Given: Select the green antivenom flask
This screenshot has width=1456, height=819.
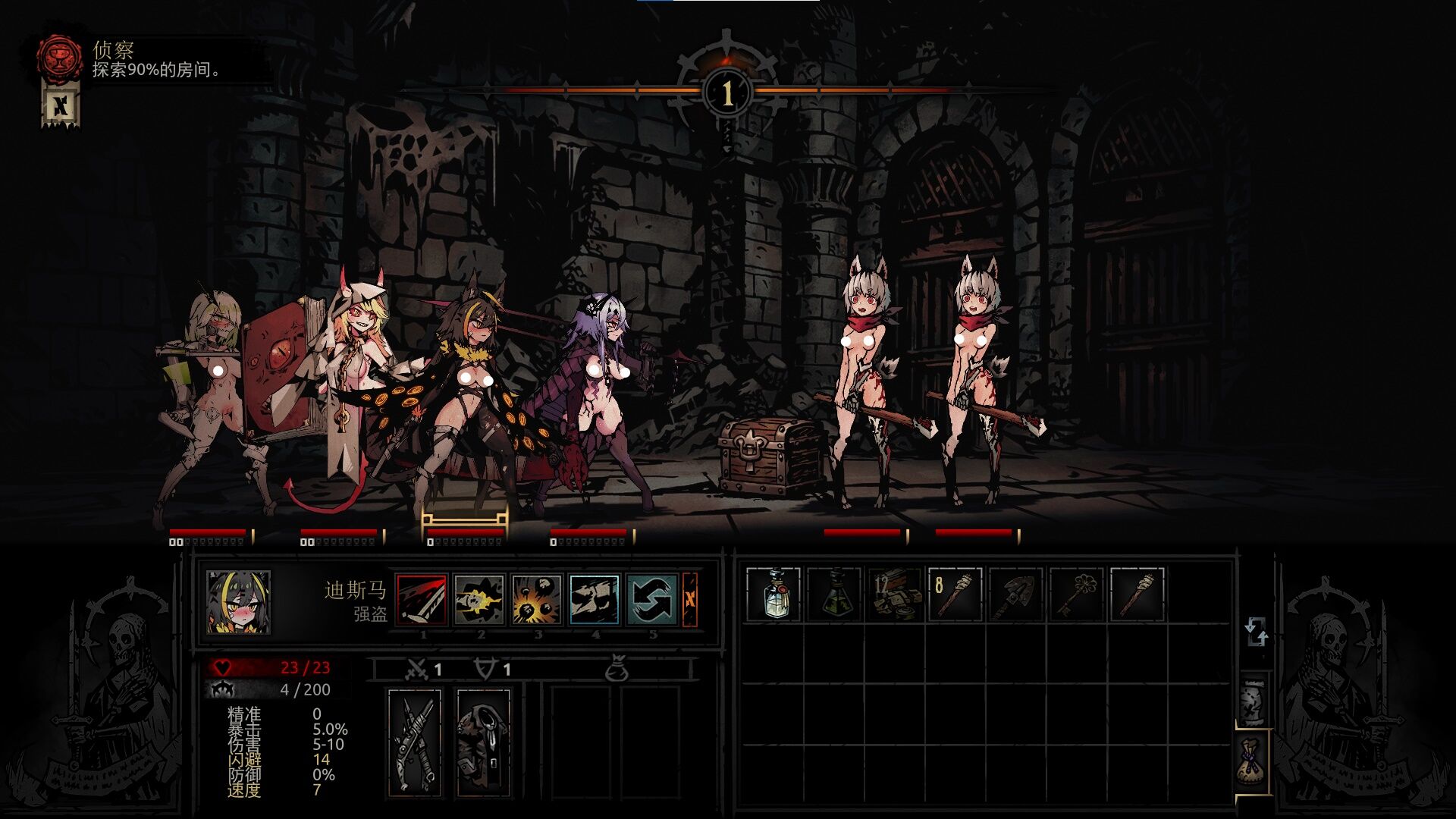Looking at the screenshot, I should 834,595.
